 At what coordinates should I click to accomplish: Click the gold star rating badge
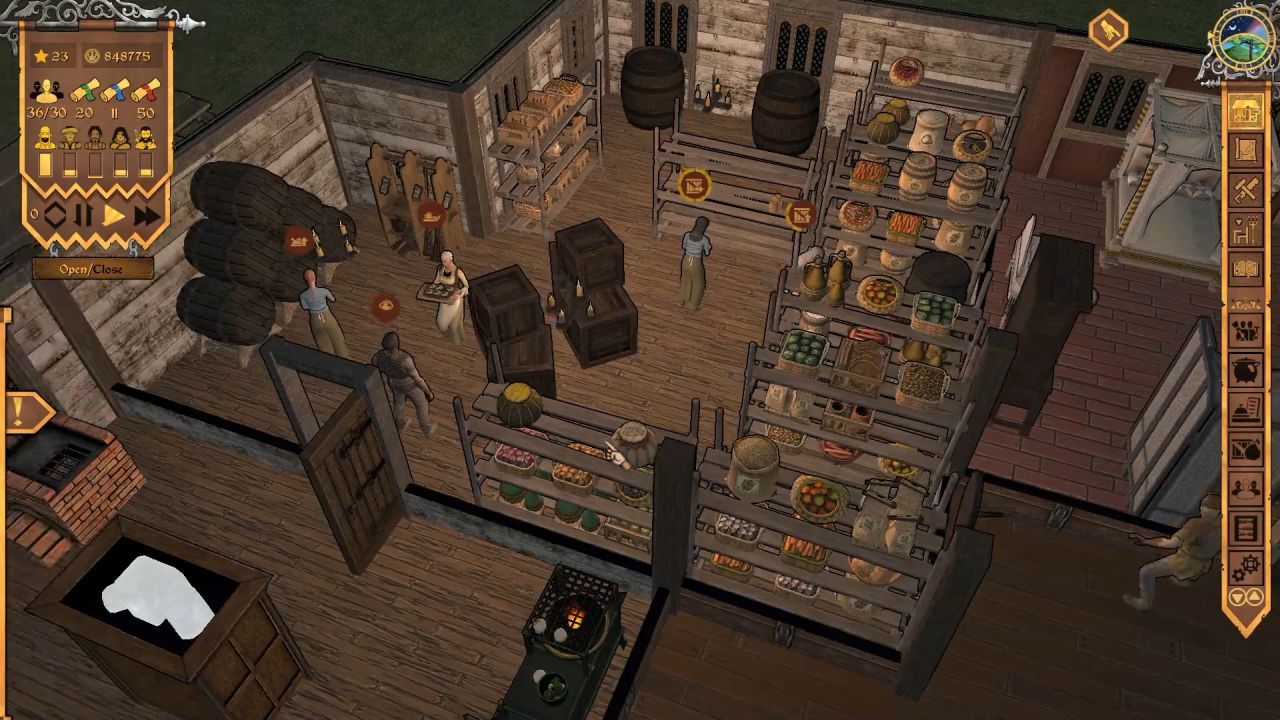point(42,56)
